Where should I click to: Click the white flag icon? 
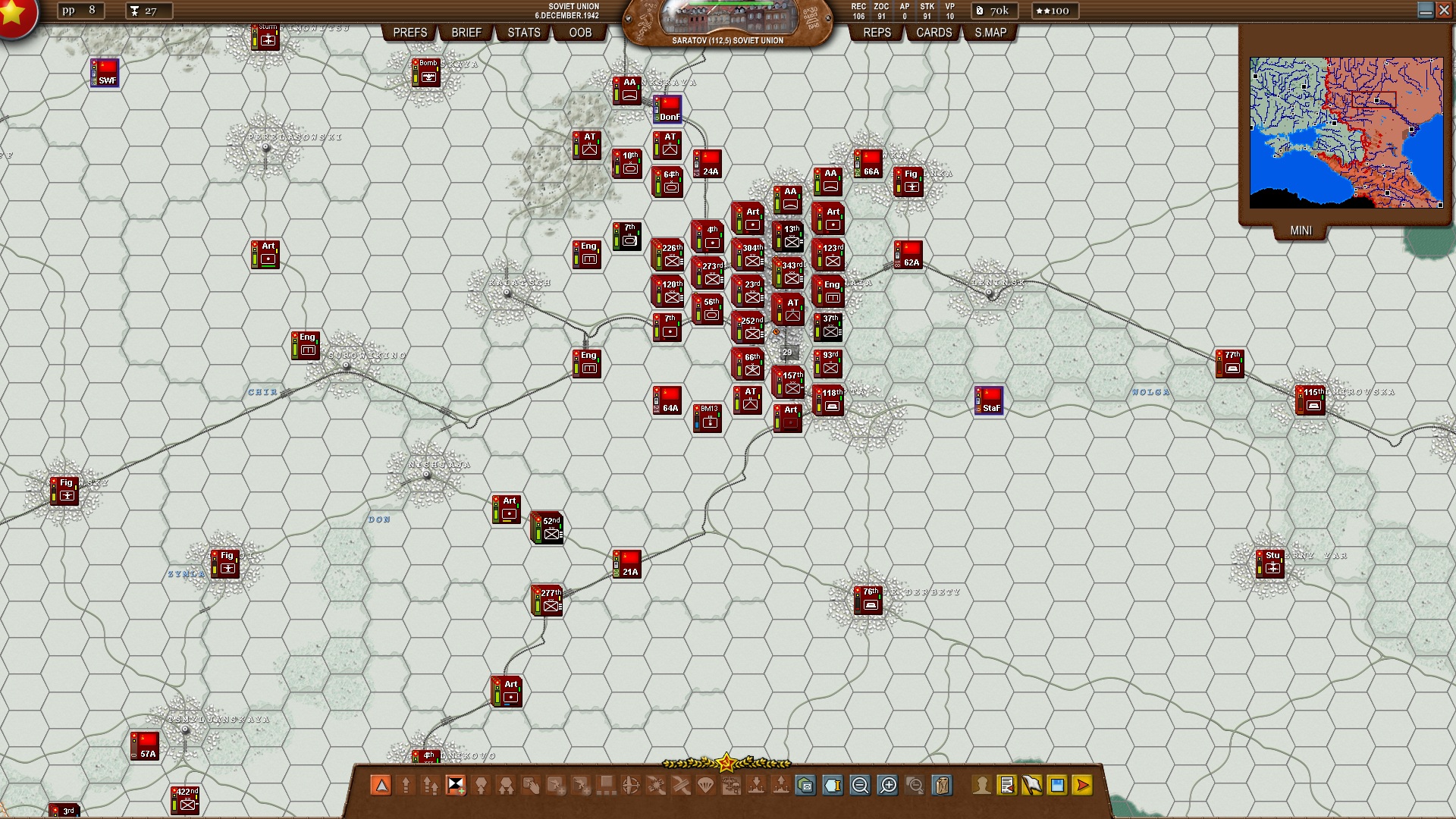[x=1031, y=786]
